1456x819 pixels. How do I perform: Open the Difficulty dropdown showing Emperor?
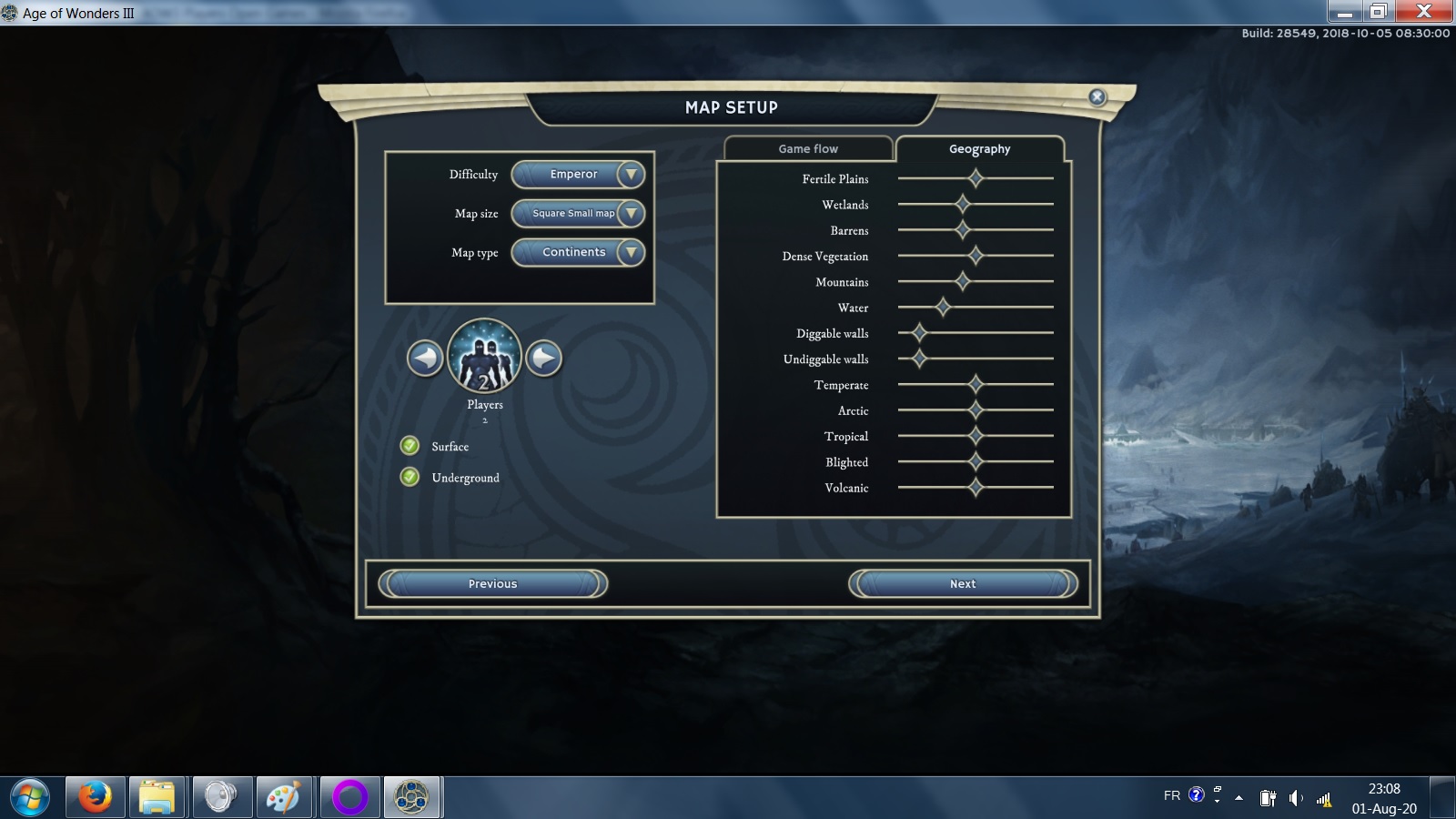click(578, 175)
